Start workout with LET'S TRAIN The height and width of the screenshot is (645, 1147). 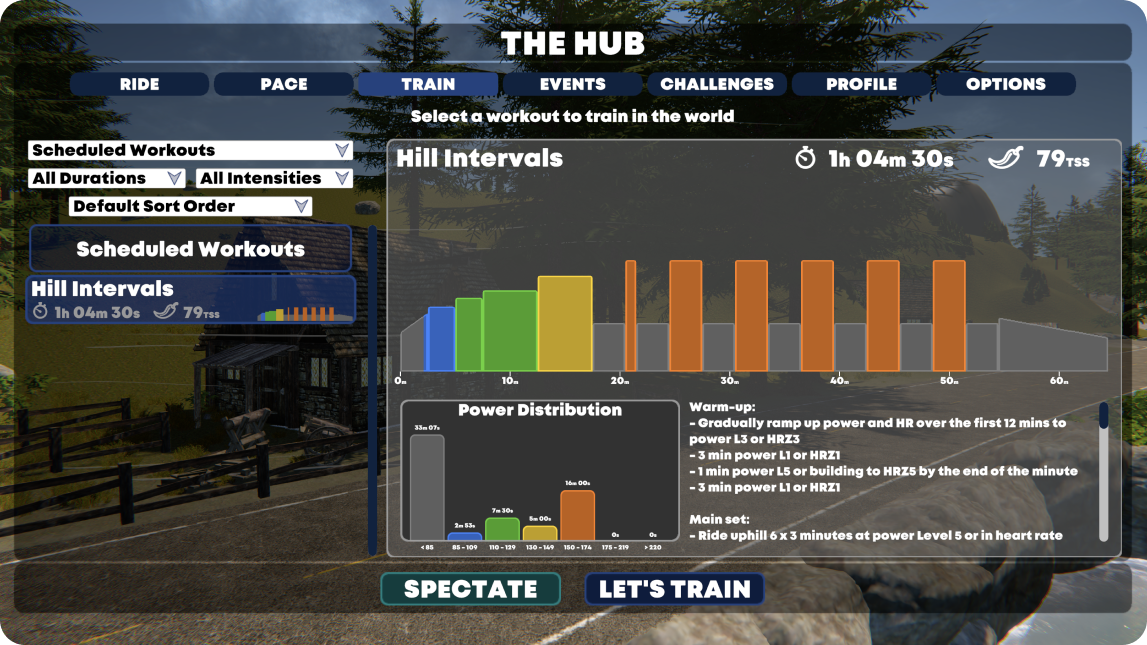pos(674,589)
